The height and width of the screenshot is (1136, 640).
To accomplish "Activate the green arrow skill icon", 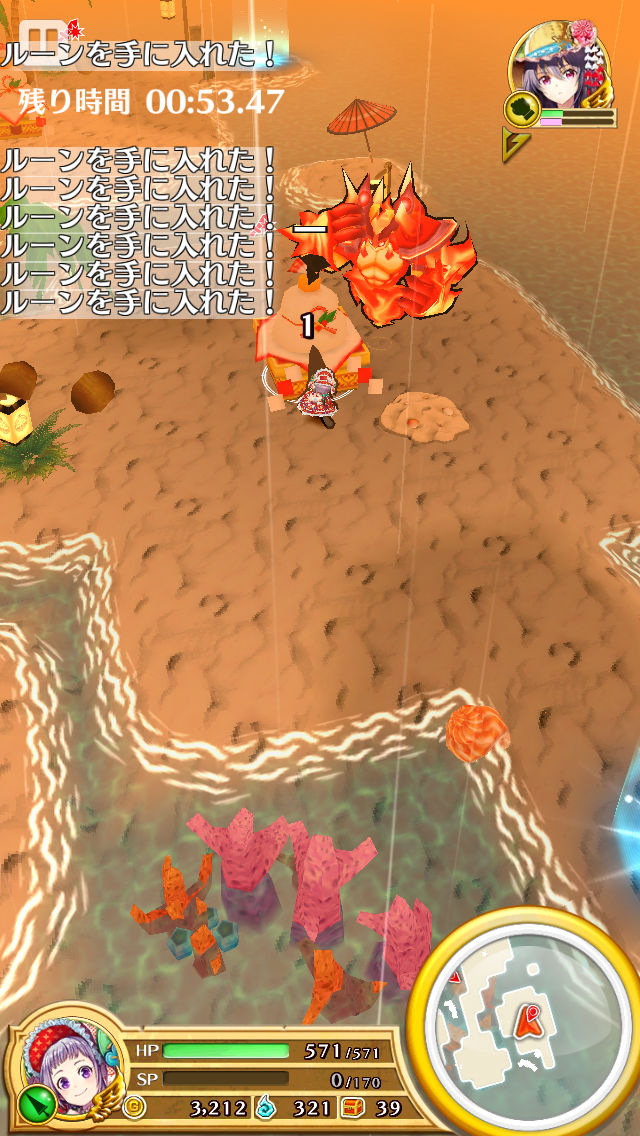I will click(x=33, y=1103).
